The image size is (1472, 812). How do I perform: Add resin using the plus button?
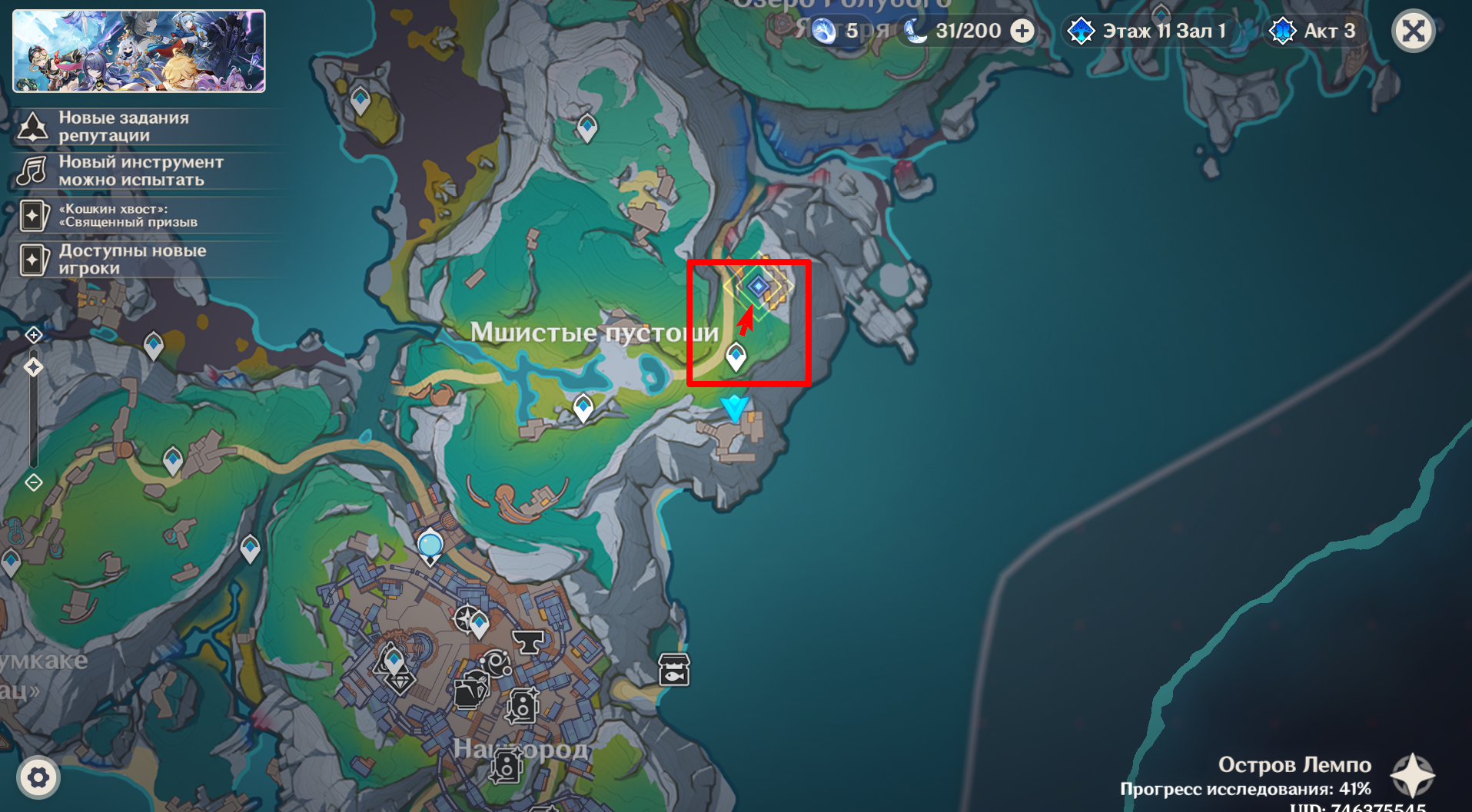(1022, 31)
